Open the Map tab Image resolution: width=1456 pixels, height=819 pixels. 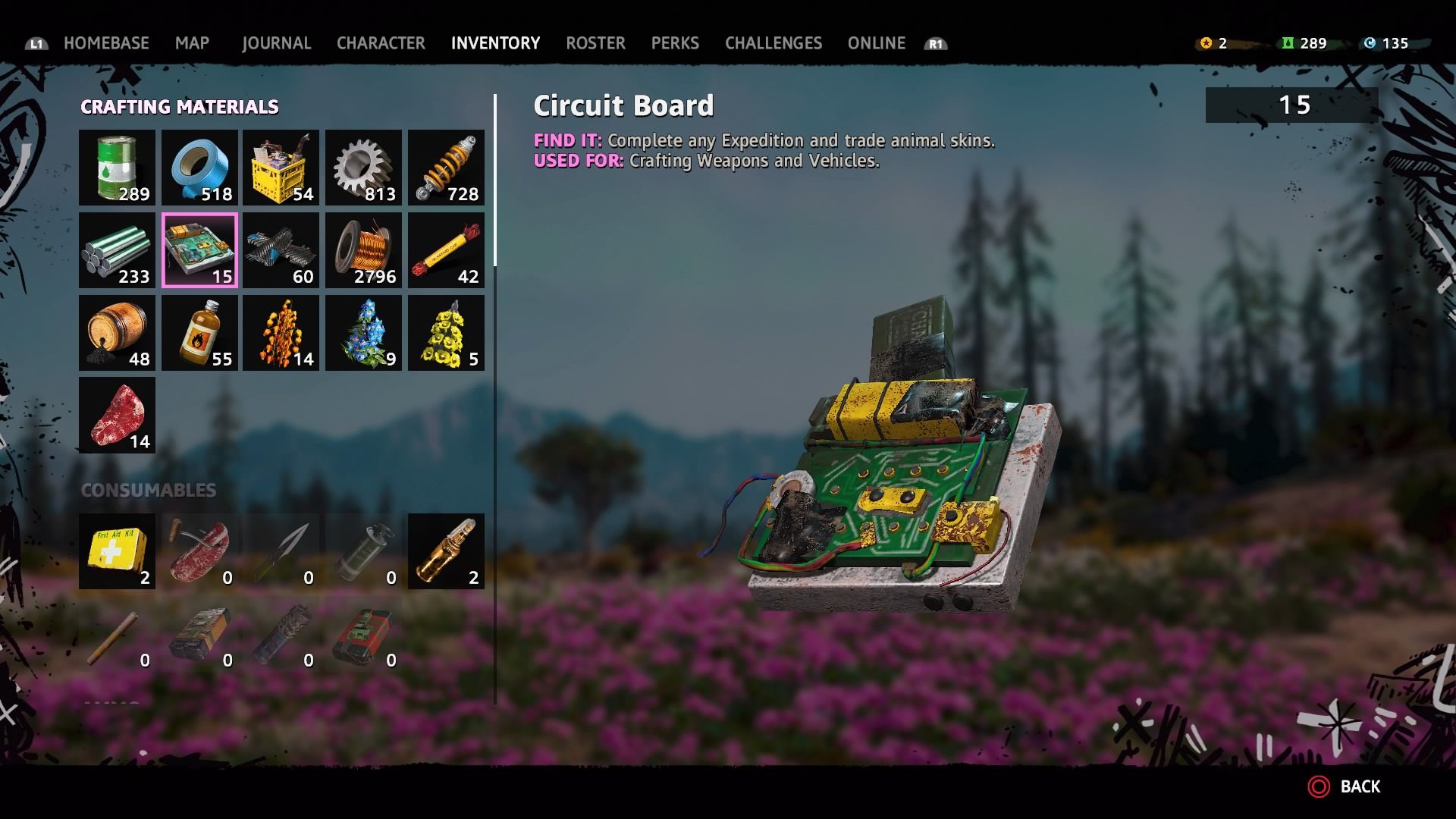(192, 43)
